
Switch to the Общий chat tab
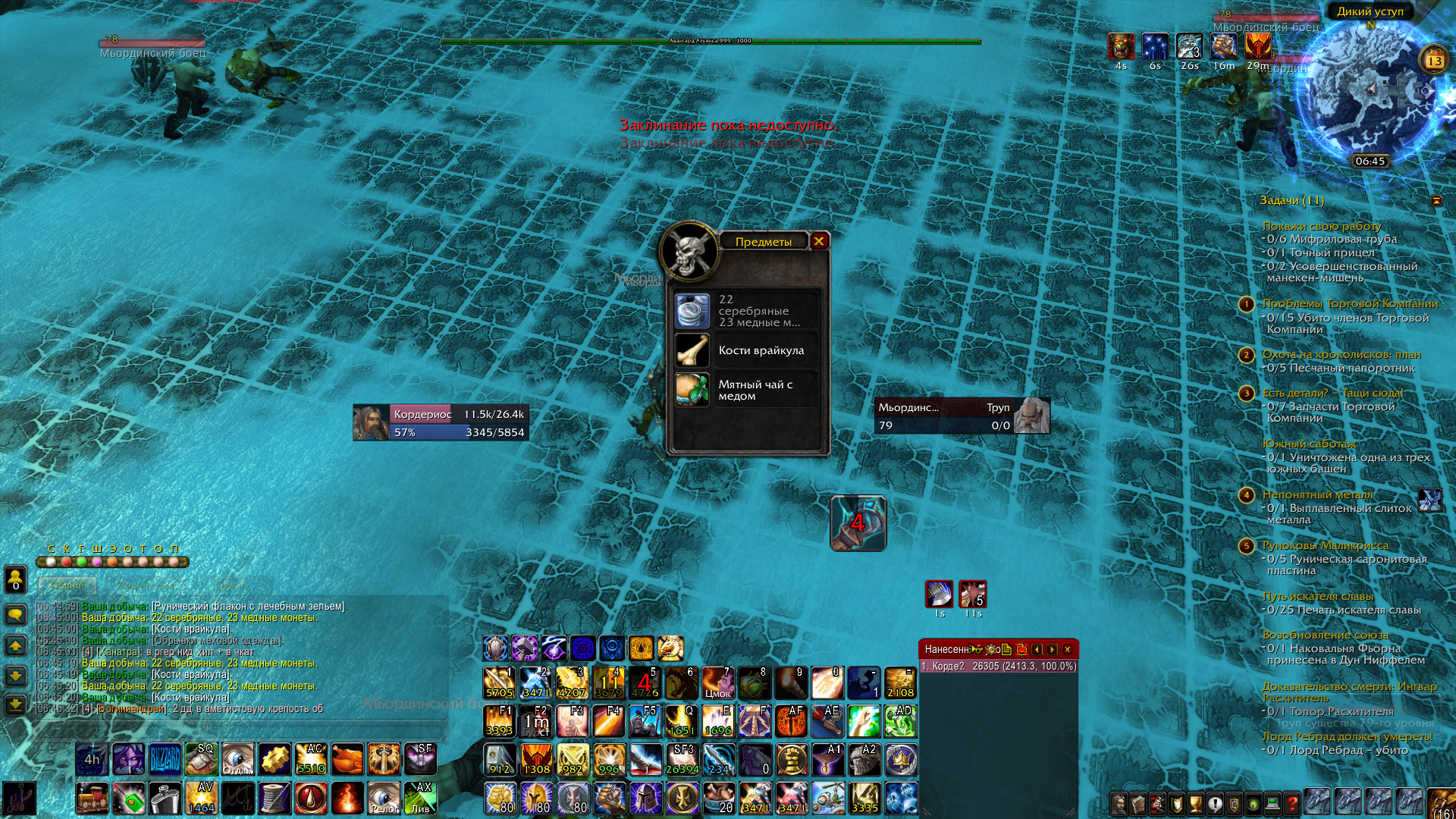click(x=67, y=585)
